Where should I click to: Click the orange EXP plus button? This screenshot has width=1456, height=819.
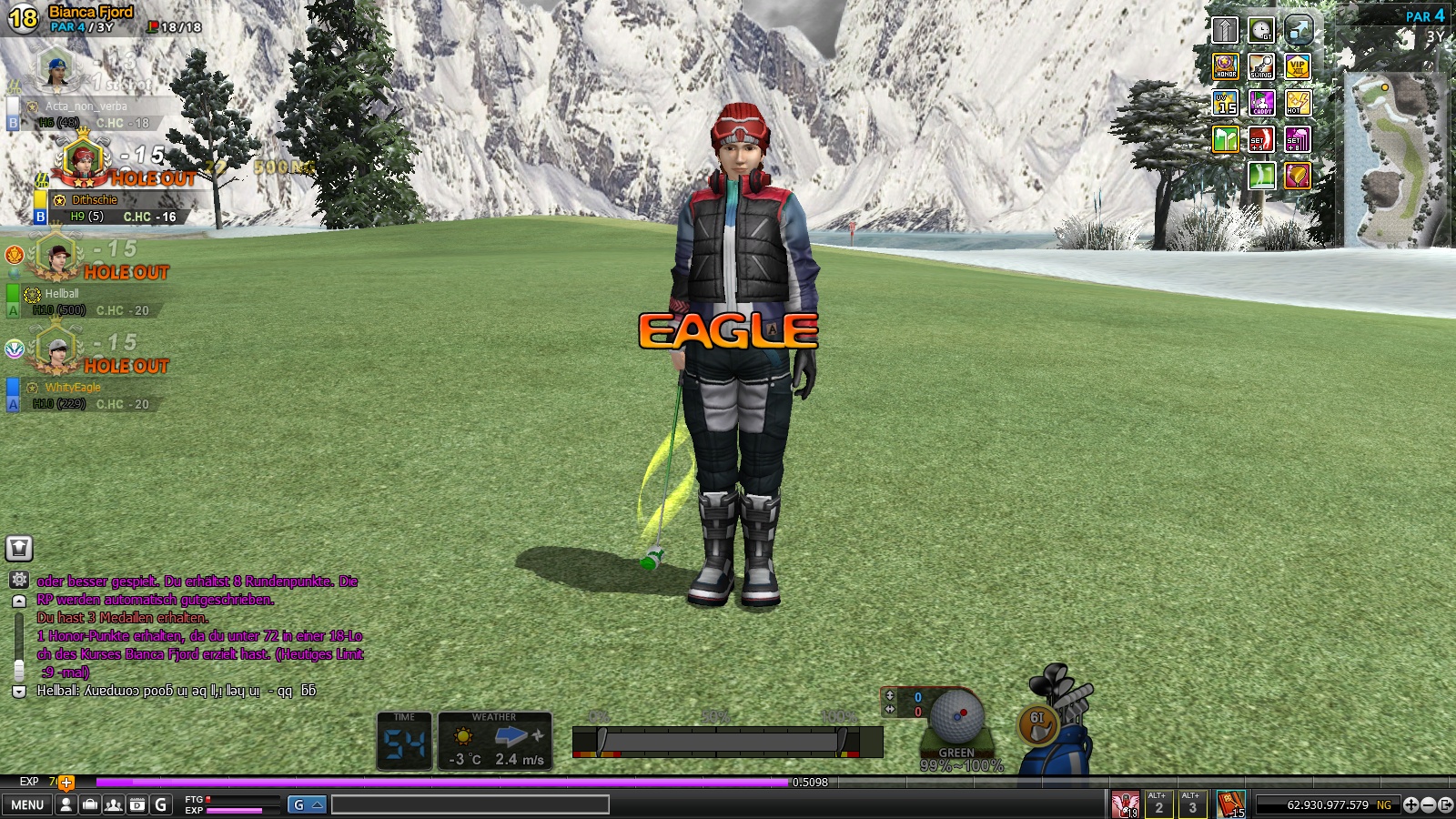pos(66,782)
